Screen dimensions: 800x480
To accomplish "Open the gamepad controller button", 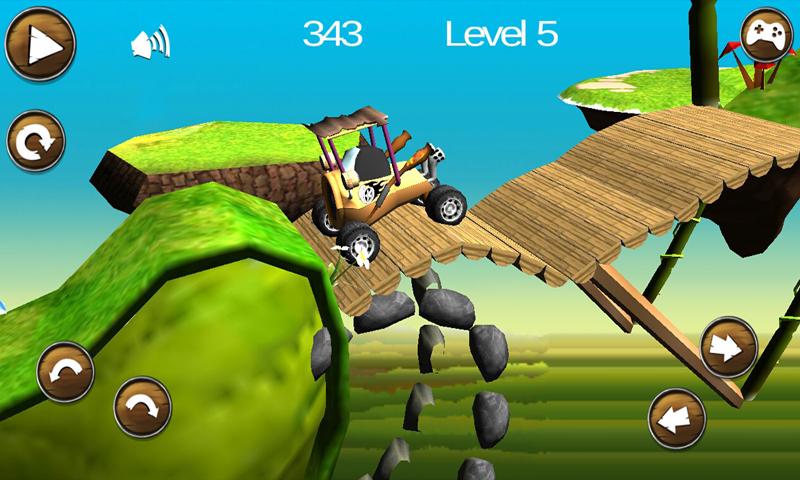I will [x=765, y=38].
